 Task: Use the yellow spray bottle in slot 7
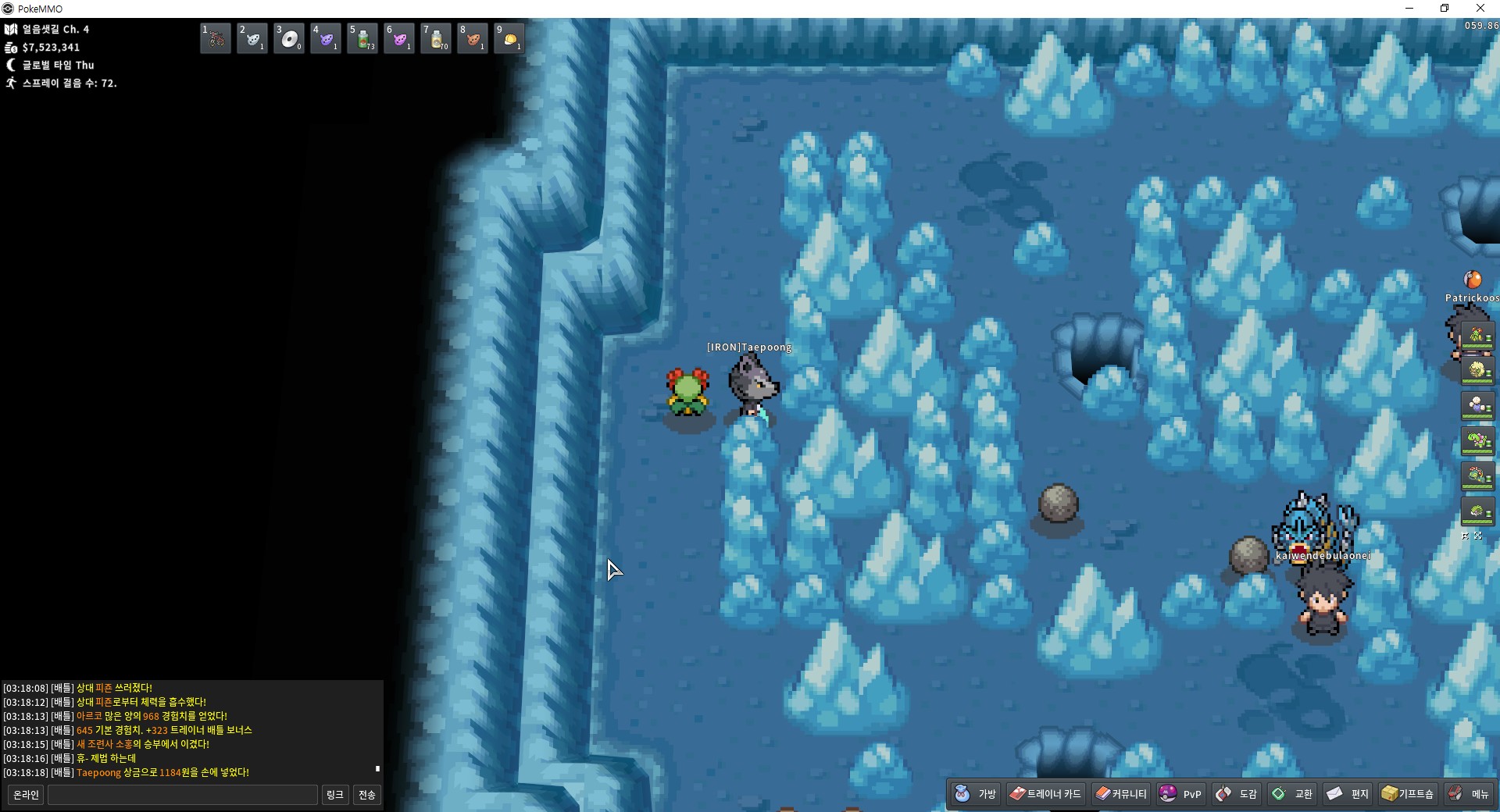coord(436,38)
